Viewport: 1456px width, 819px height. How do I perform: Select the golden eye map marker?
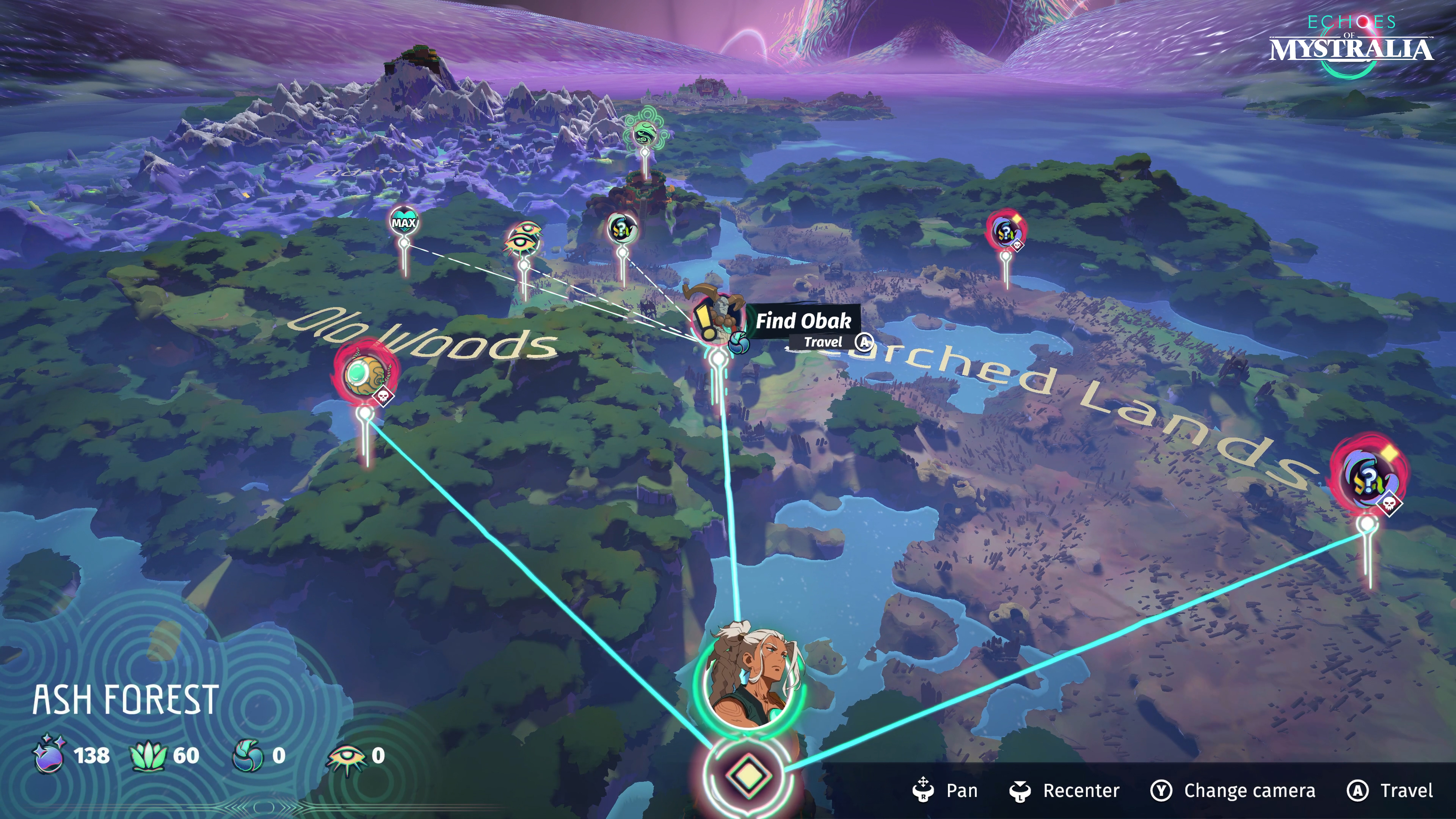coord(523,239)
